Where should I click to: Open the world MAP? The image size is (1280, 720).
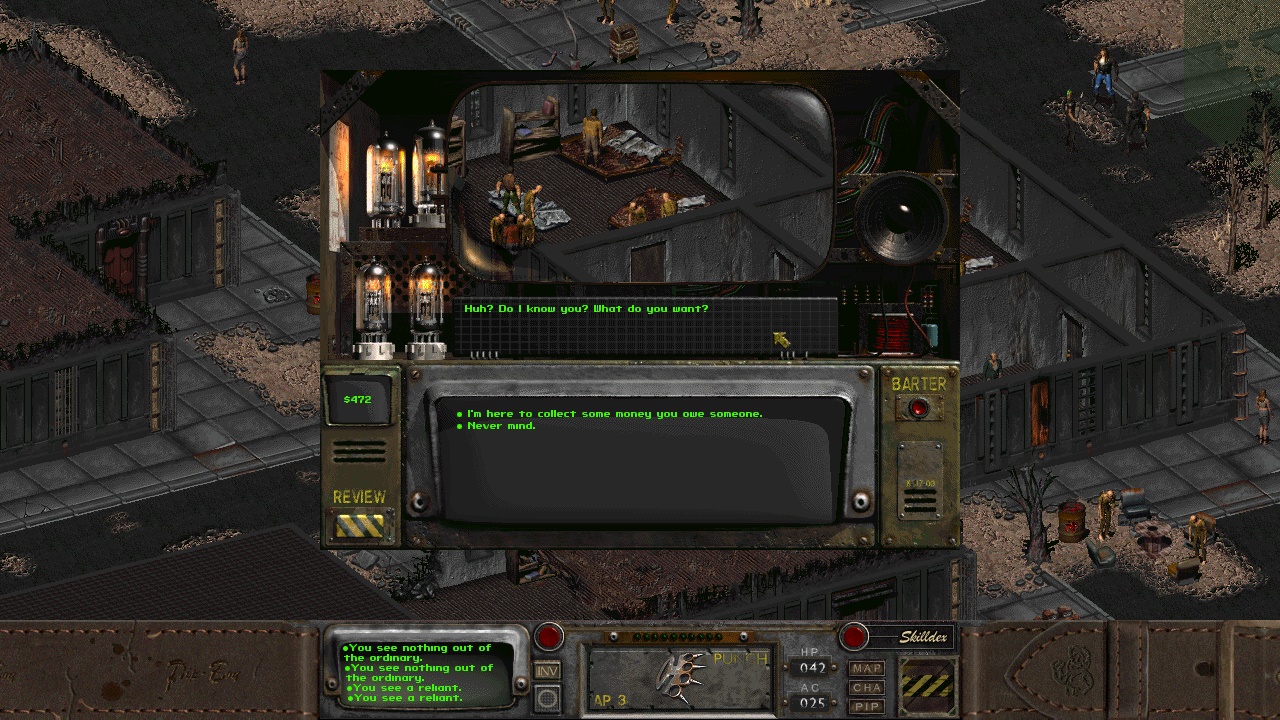tap(867, 668)
